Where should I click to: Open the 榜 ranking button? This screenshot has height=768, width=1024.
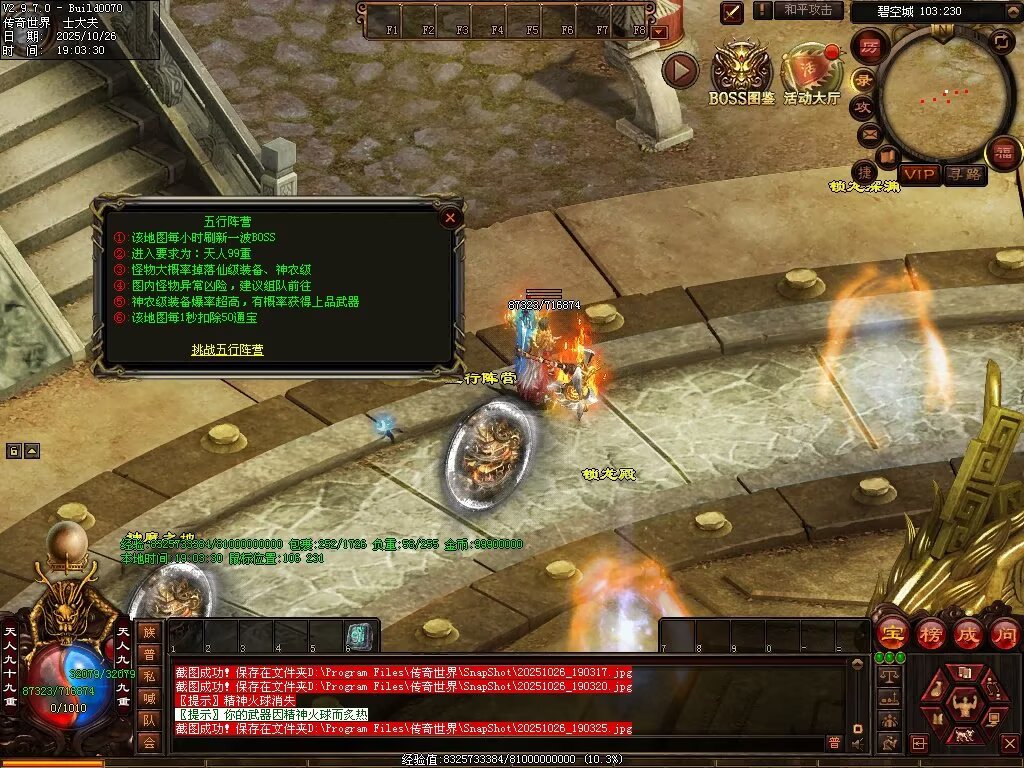[928, 634]
